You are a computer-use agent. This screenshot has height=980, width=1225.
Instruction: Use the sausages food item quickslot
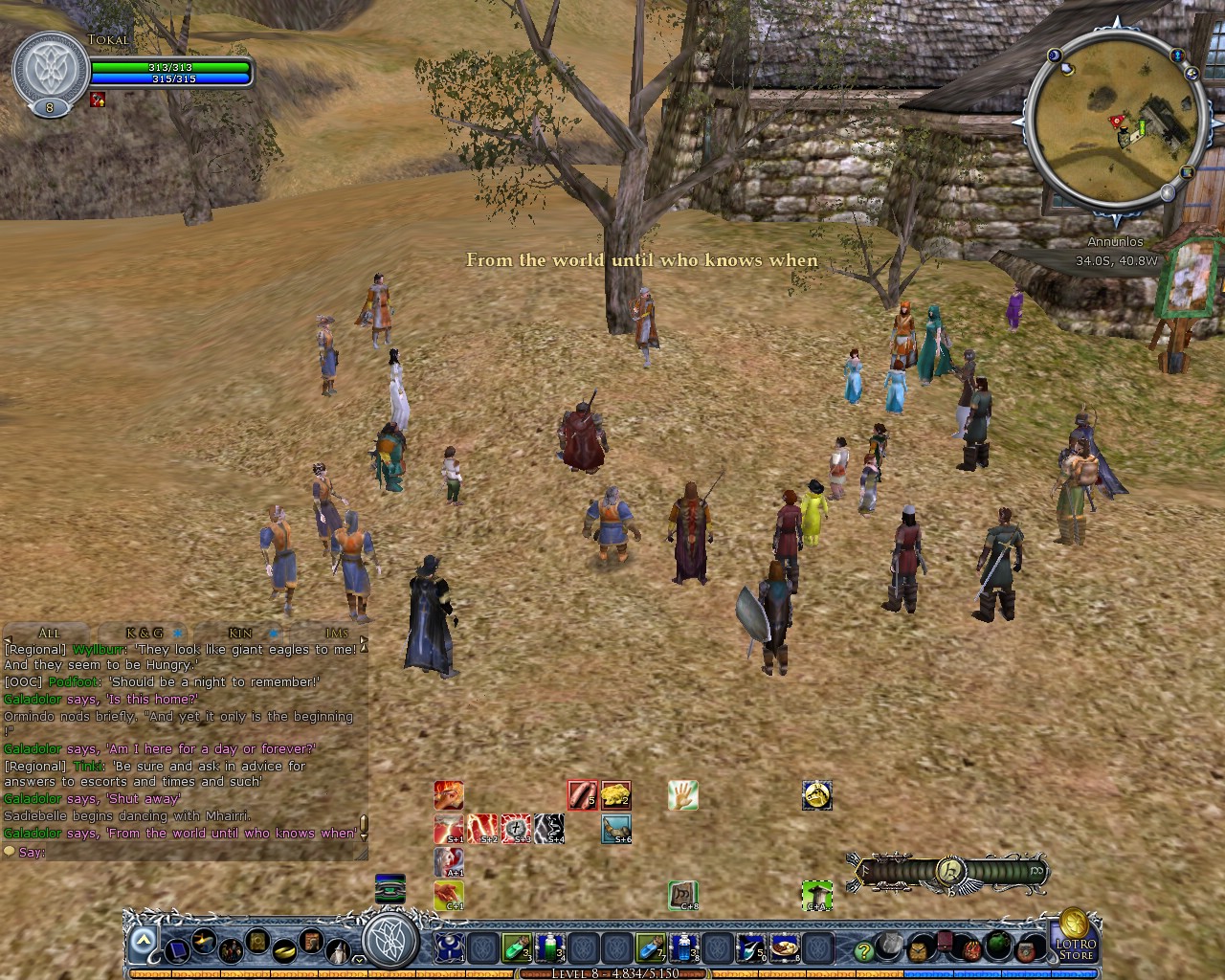tap(582, 795)
